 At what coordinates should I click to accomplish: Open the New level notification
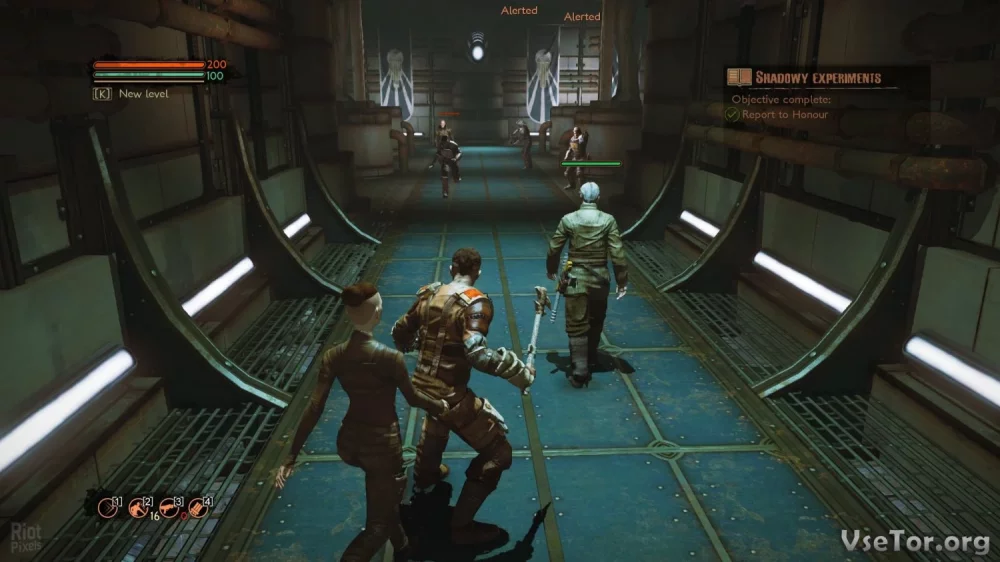143,94
